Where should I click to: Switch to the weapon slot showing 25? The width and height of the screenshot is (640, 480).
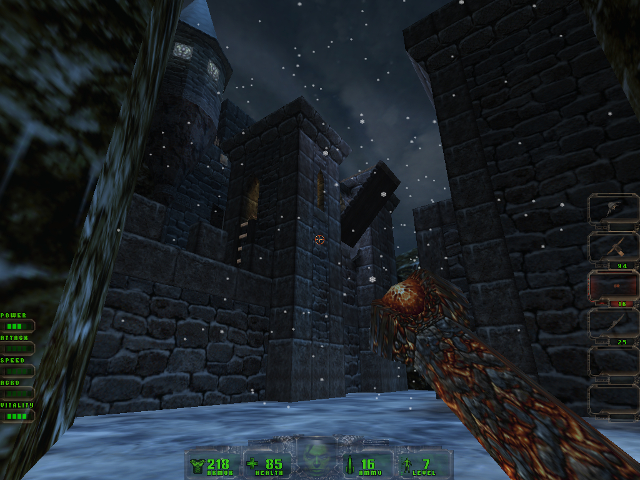[612, 324]
